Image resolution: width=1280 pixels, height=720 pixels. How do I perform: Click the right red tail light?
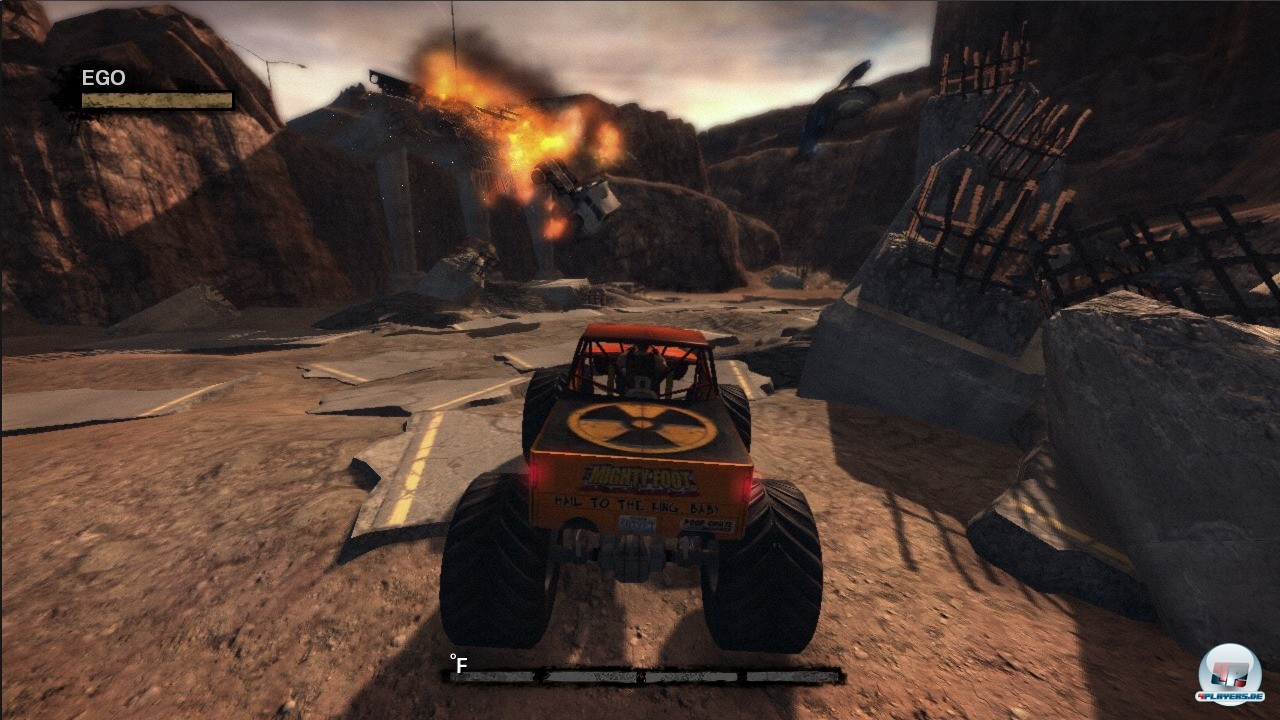point(749,487)
